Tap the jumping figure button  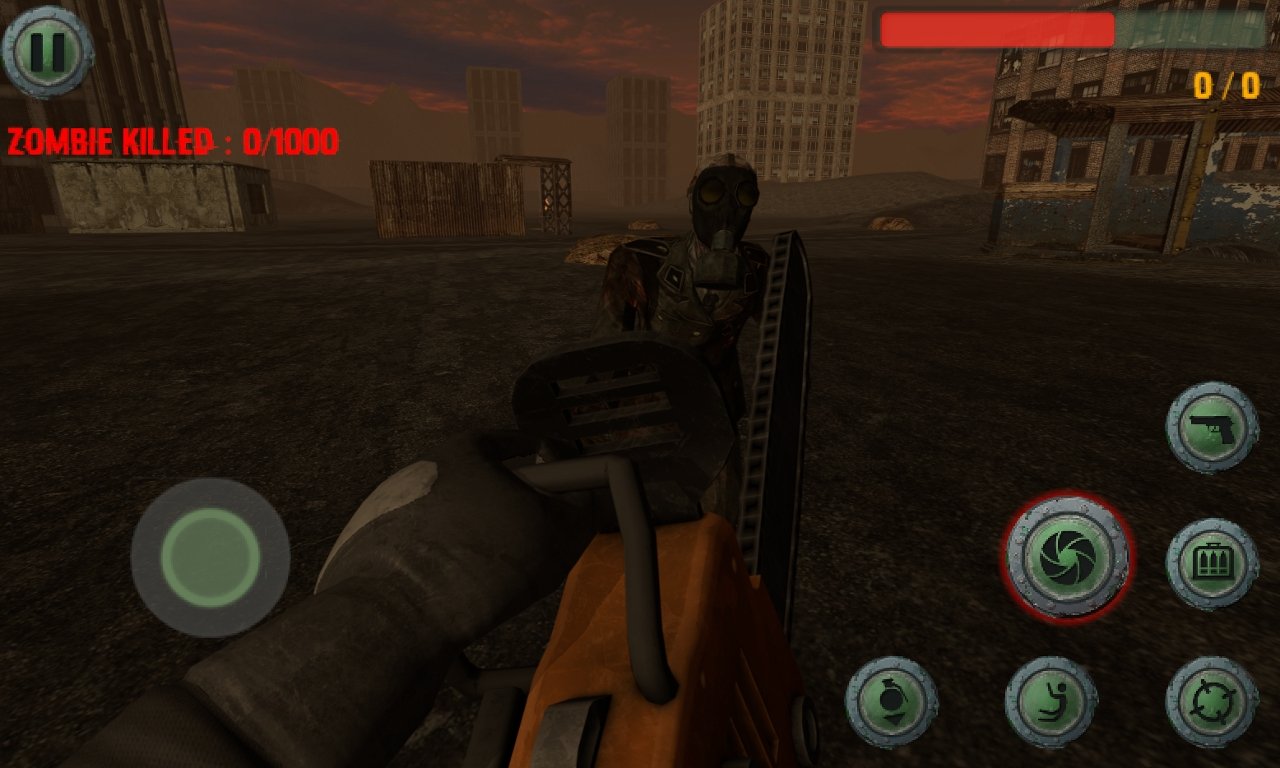tap(1051, 701)
